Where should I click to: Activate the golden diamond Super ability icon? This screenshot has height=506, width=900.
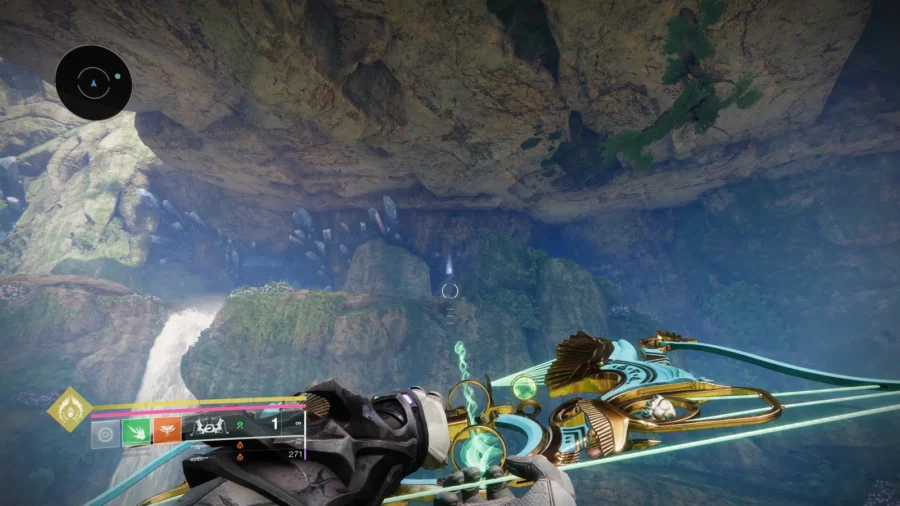[x=69, y=409]
